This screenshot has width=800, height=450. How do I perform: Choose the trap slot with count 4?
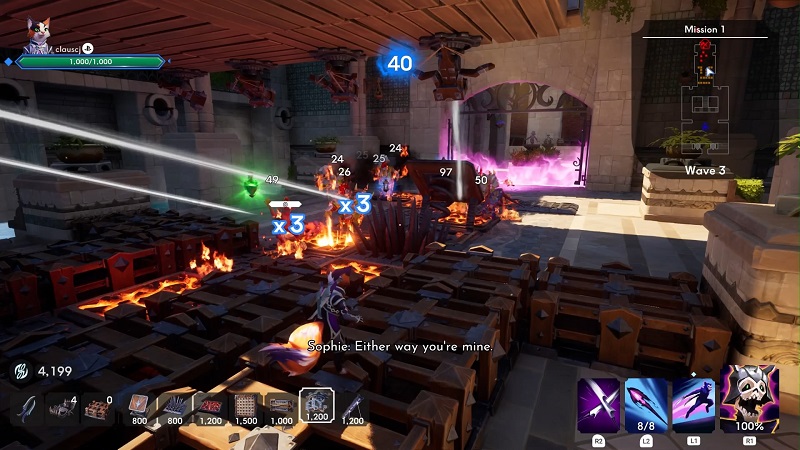(x=62, y=407)
